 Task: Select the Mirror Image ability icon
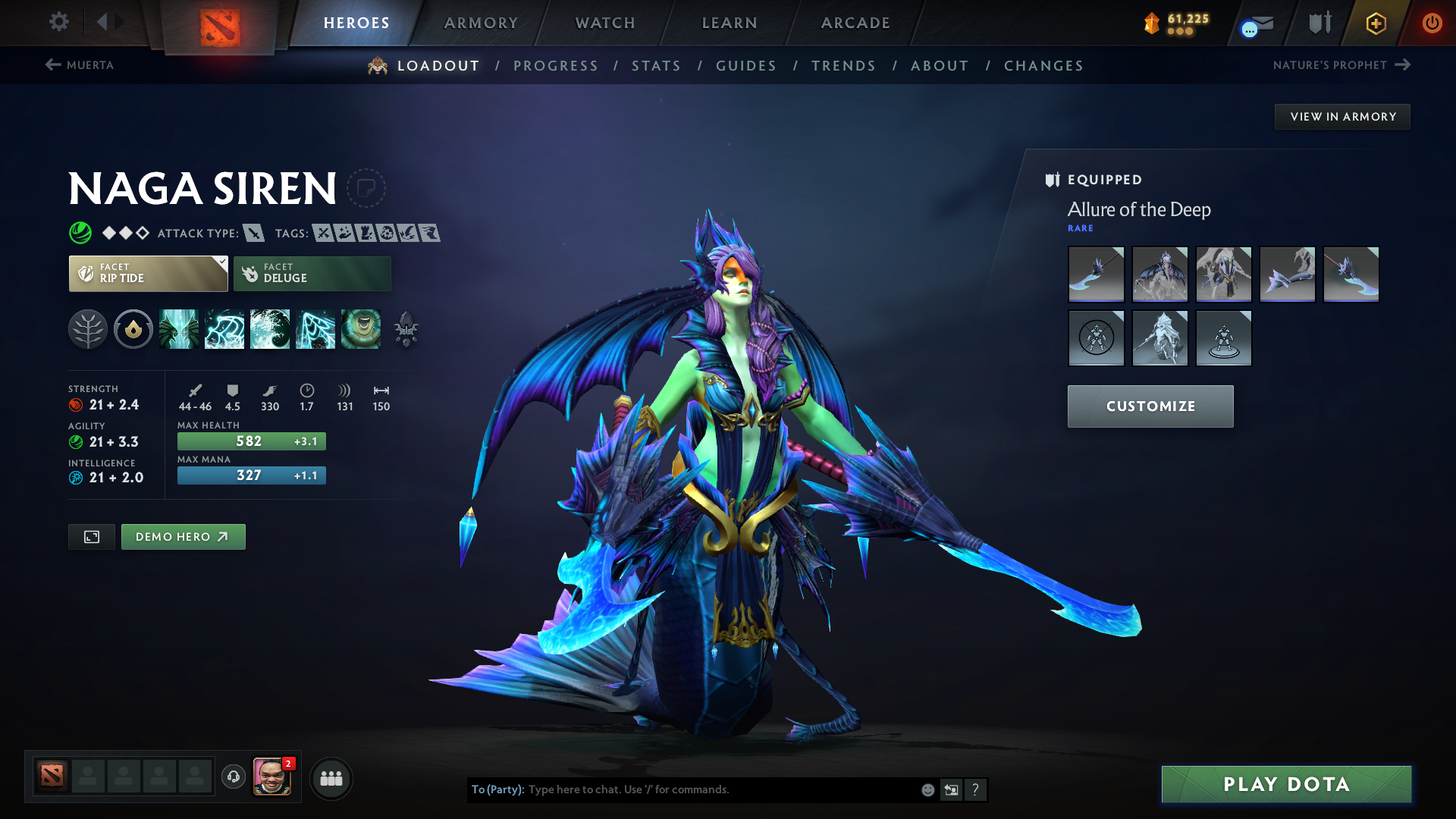click(180, 329)
